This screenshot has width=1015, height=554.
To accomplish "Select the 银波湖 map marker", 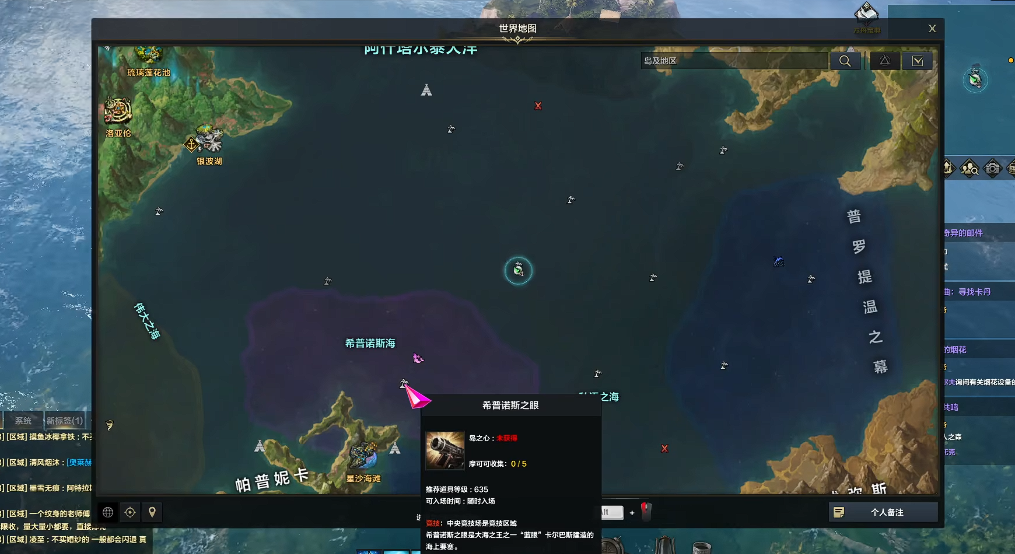I will tap(208, 139).
